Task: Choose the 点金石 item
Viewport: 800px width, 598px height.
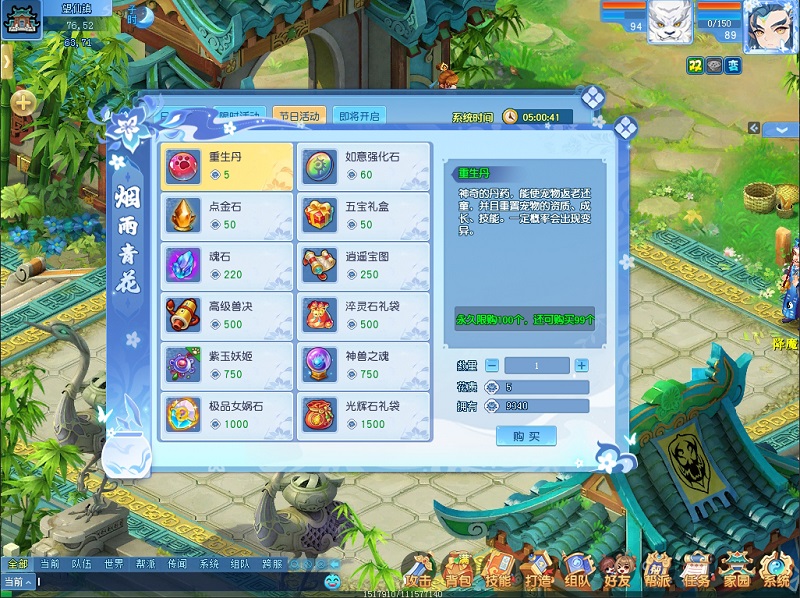Action: coord(226,216)
